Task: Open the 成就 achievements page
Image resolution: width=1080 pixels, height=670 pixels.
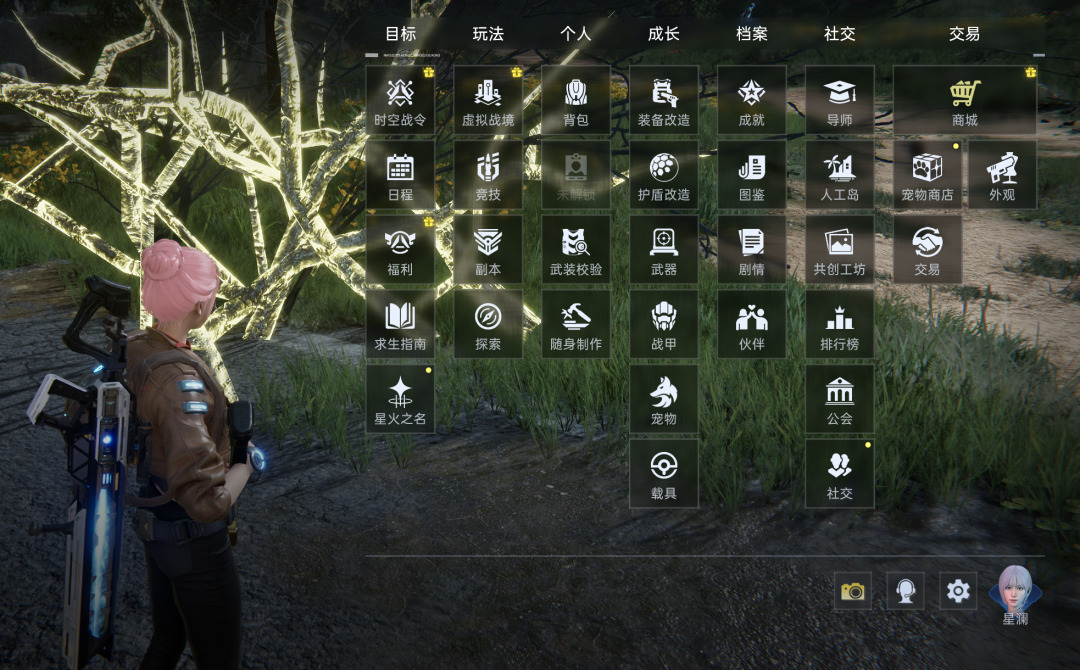Action: (752, 100)
